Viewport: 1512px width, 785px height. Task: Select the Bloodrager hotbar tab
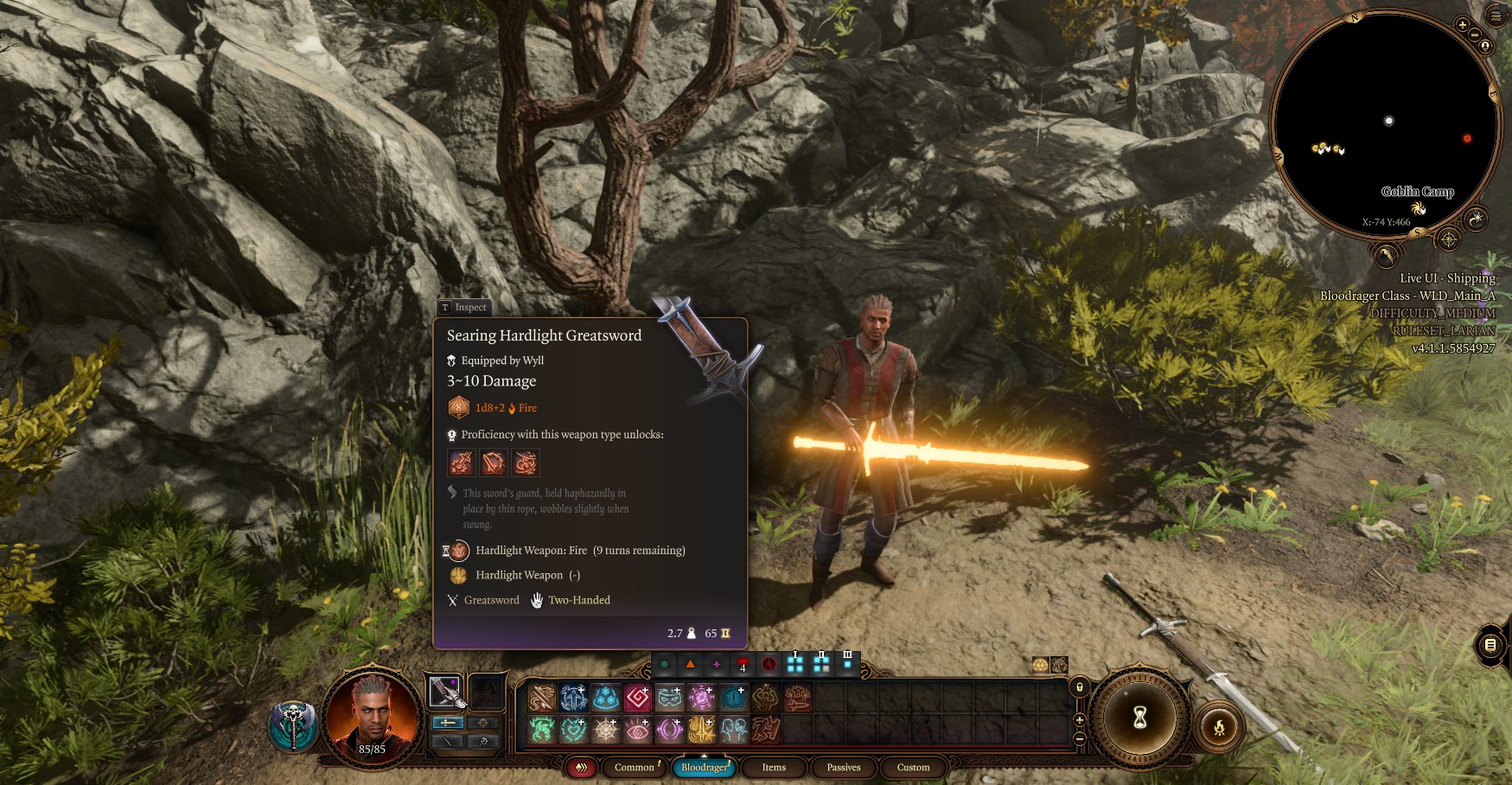click(704, 767)
